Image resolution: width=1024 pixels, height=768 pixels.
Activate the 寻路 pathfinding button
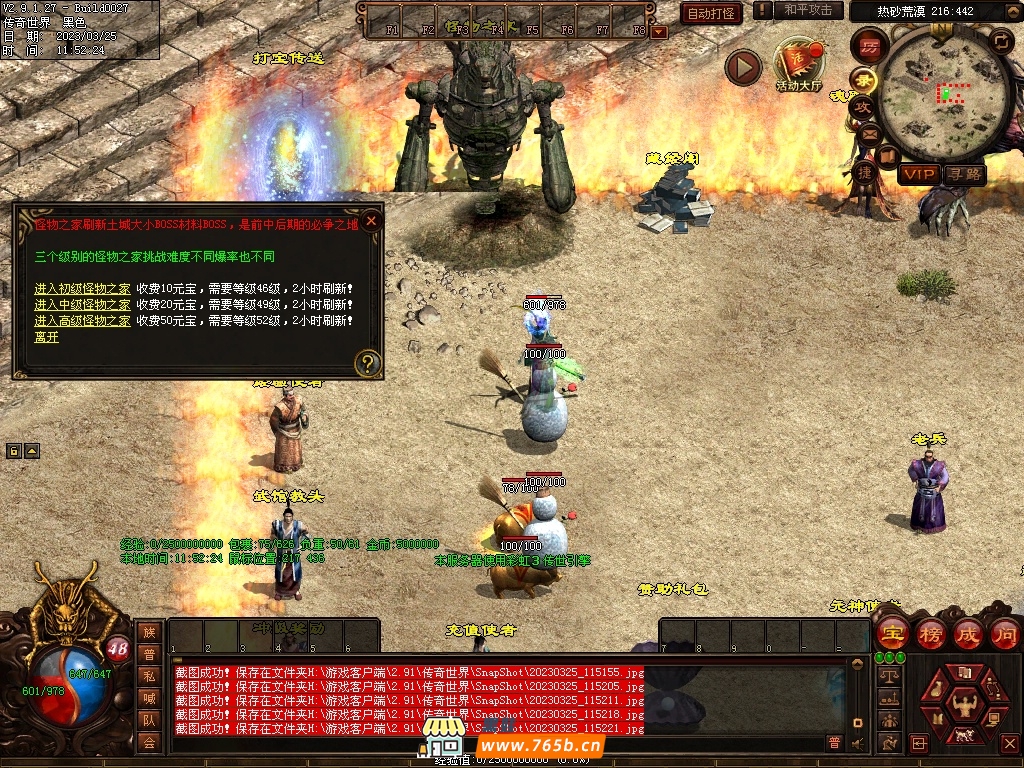pos(964,174)
